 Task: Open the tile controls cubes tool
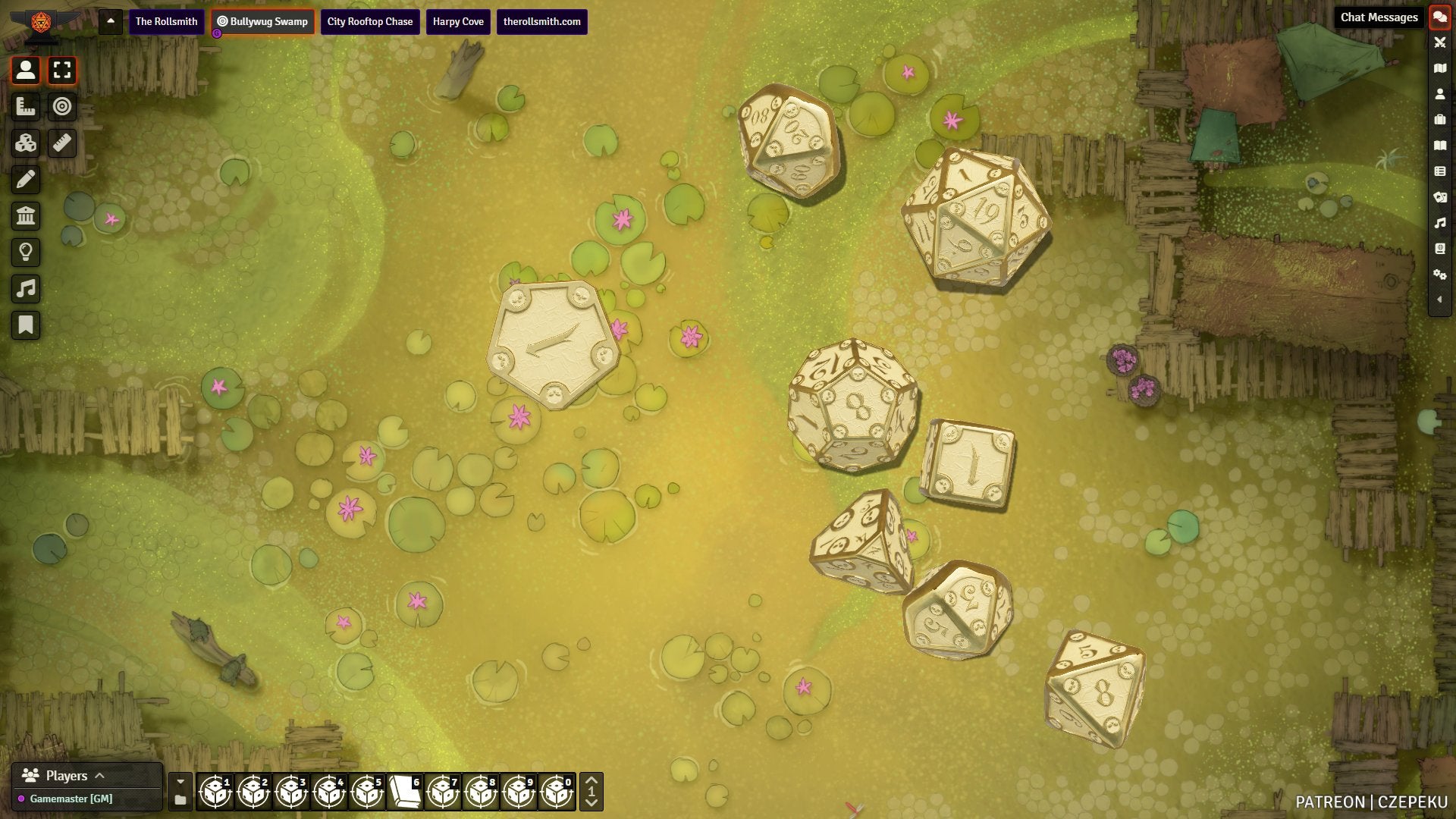pos(26,143)
